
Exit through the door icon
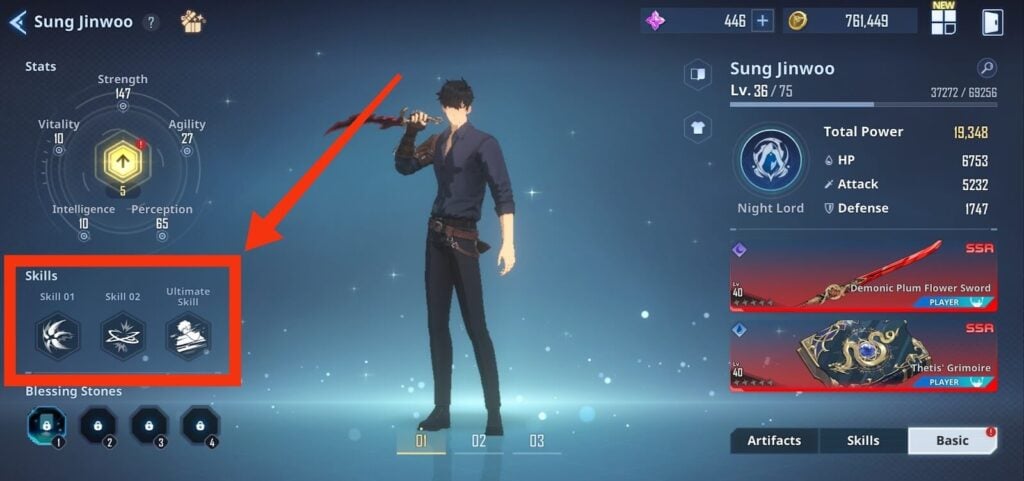click(x=992, y=22)
